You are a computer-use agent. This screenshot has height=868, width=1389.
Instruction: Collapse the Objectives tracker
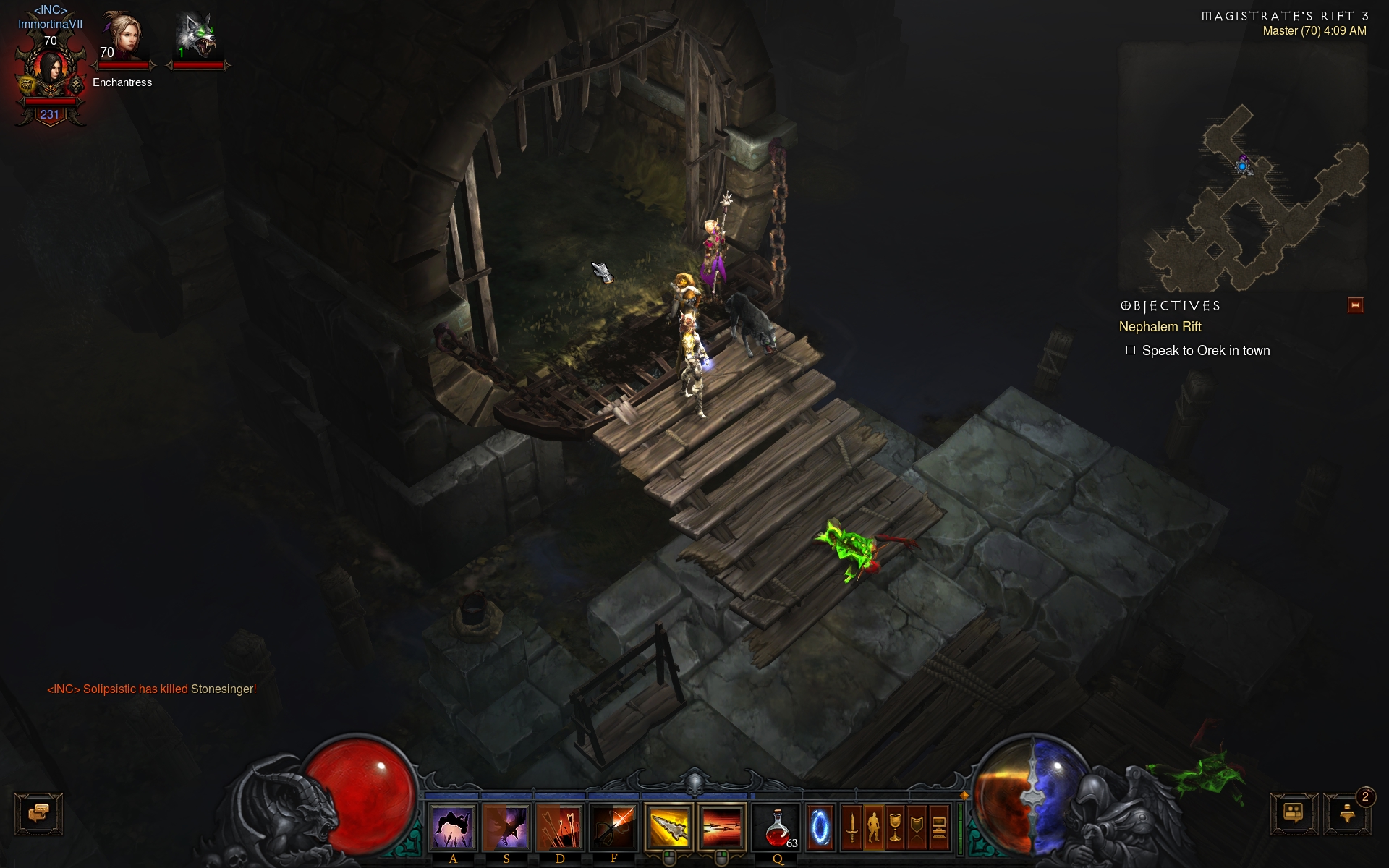1355,305
